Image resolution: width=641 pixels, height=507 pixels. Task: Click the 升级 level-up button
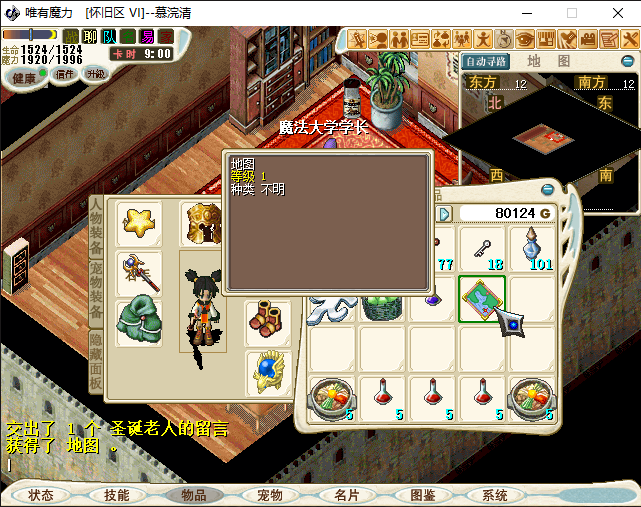[96, 74]
